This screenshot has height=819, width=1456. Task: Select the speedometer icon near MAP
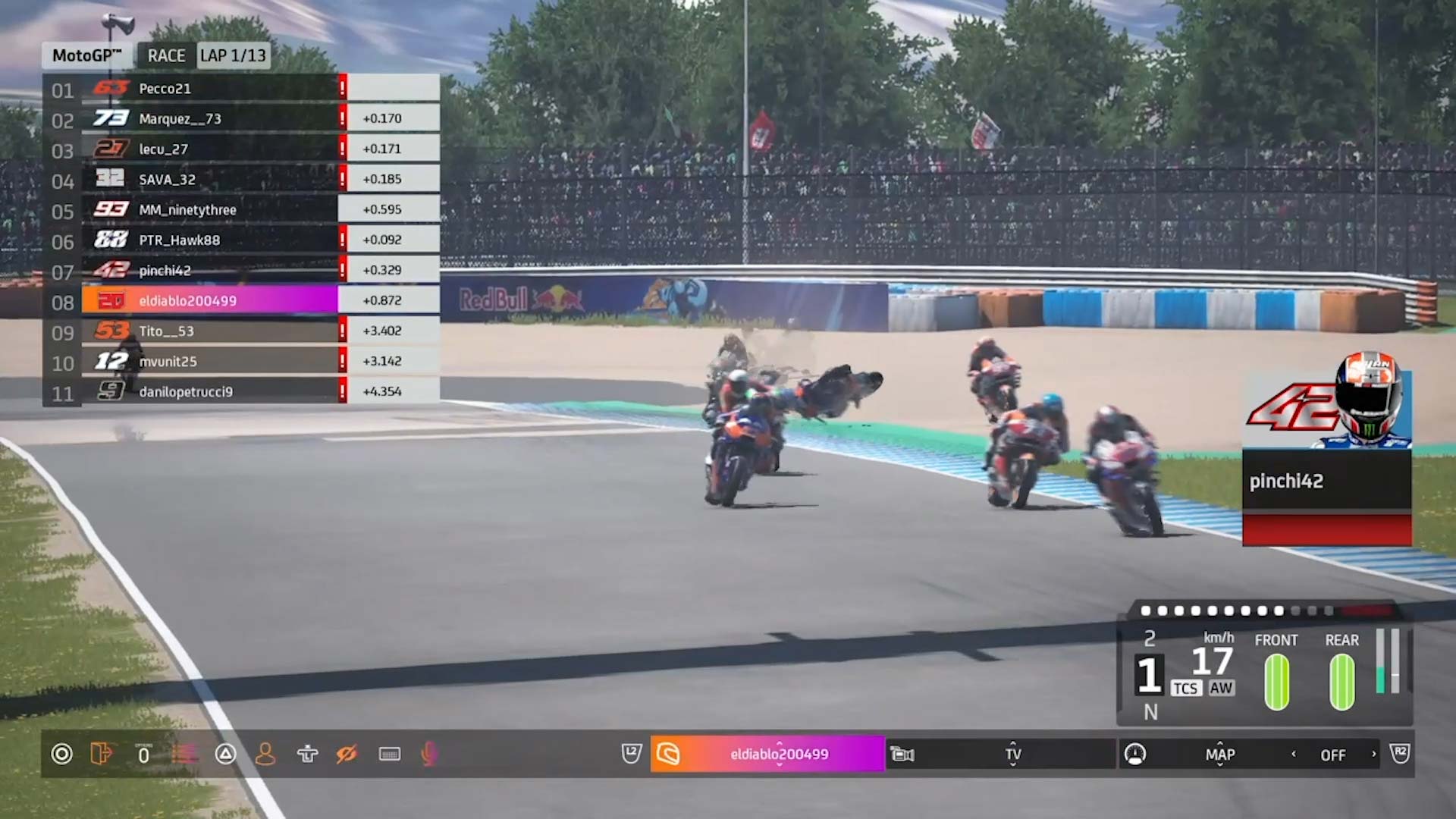[1134, 755]
